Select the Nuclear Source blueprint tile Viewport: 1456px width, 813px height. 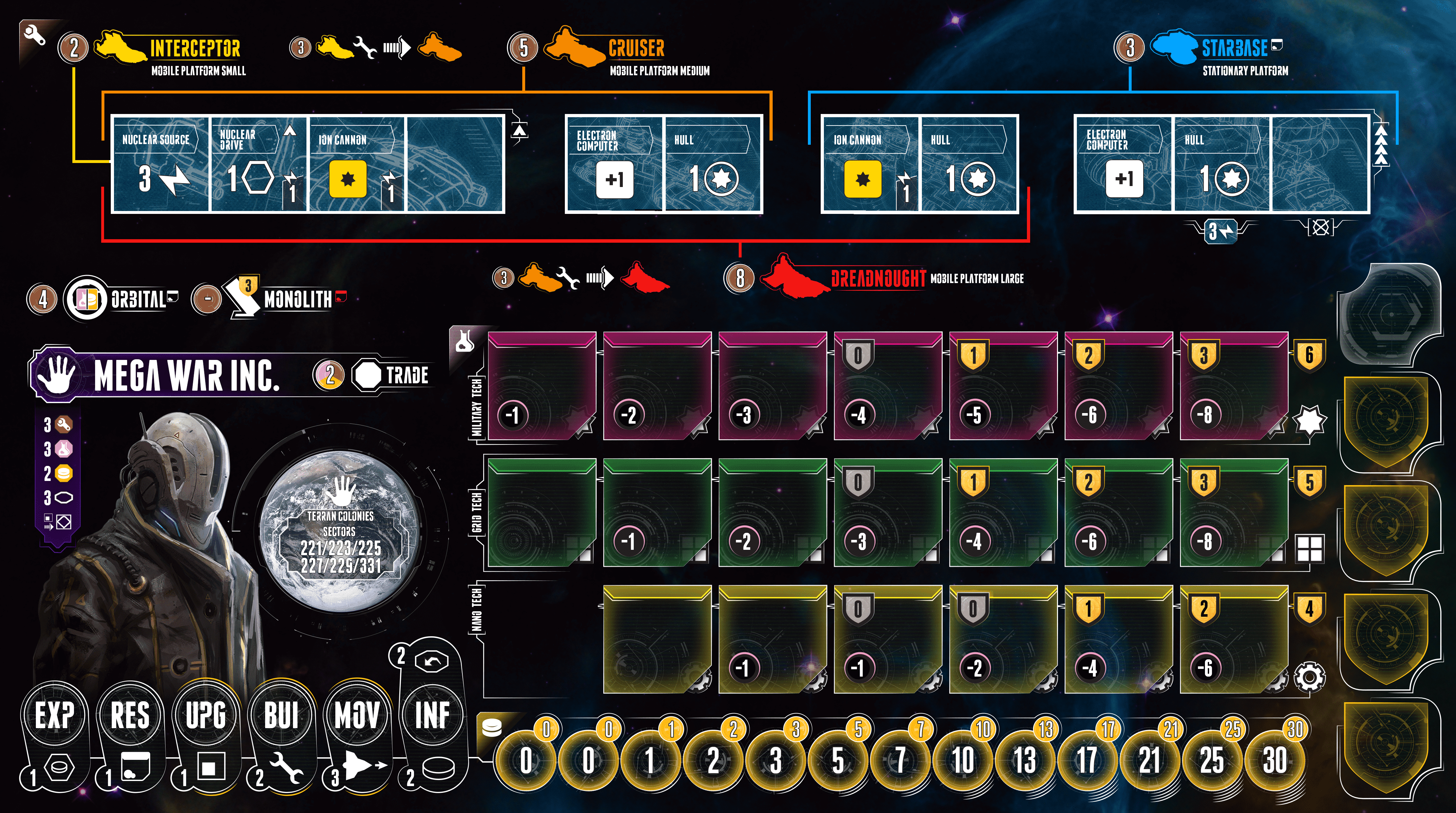(x=160, y=165)
